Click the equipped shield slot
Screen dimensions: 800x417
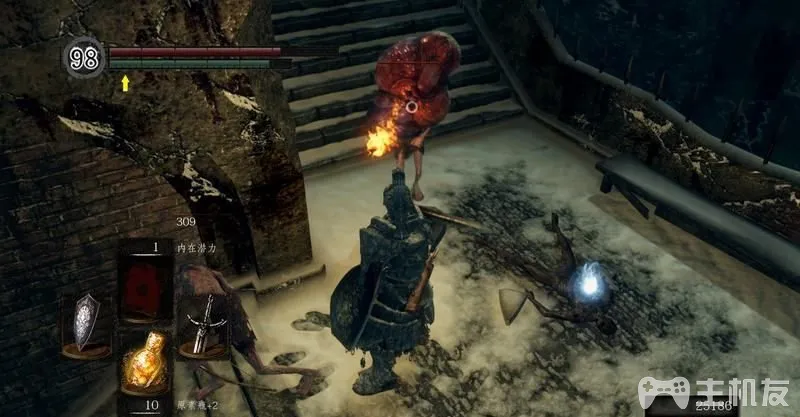(x=85, y=321)
